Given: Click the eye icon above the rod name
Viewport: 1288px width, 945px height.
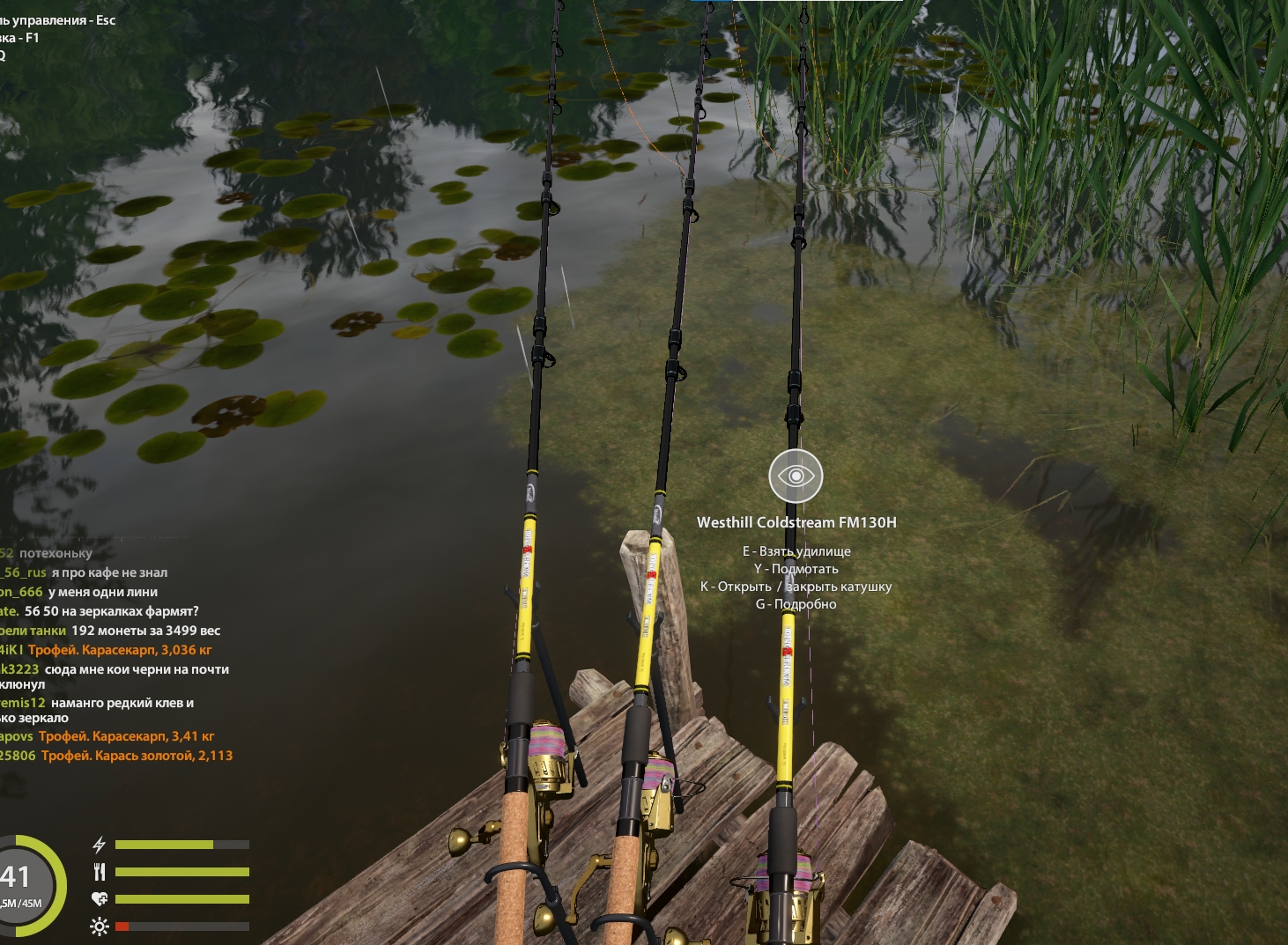Looking at the screenshot, I should point(796,476).
